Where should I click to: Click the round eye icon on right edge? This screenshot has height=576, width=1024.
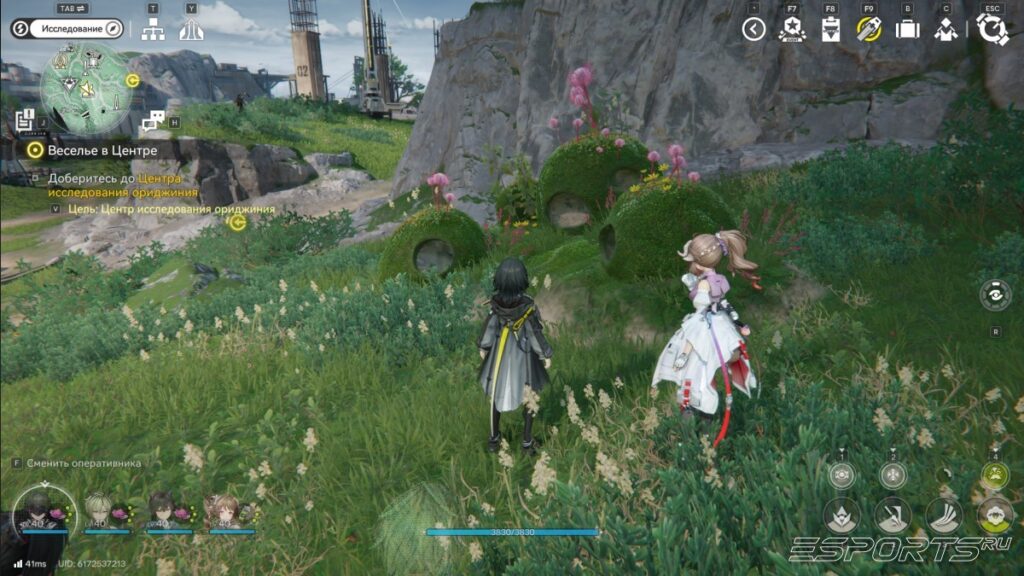click(x=995, y=295)
